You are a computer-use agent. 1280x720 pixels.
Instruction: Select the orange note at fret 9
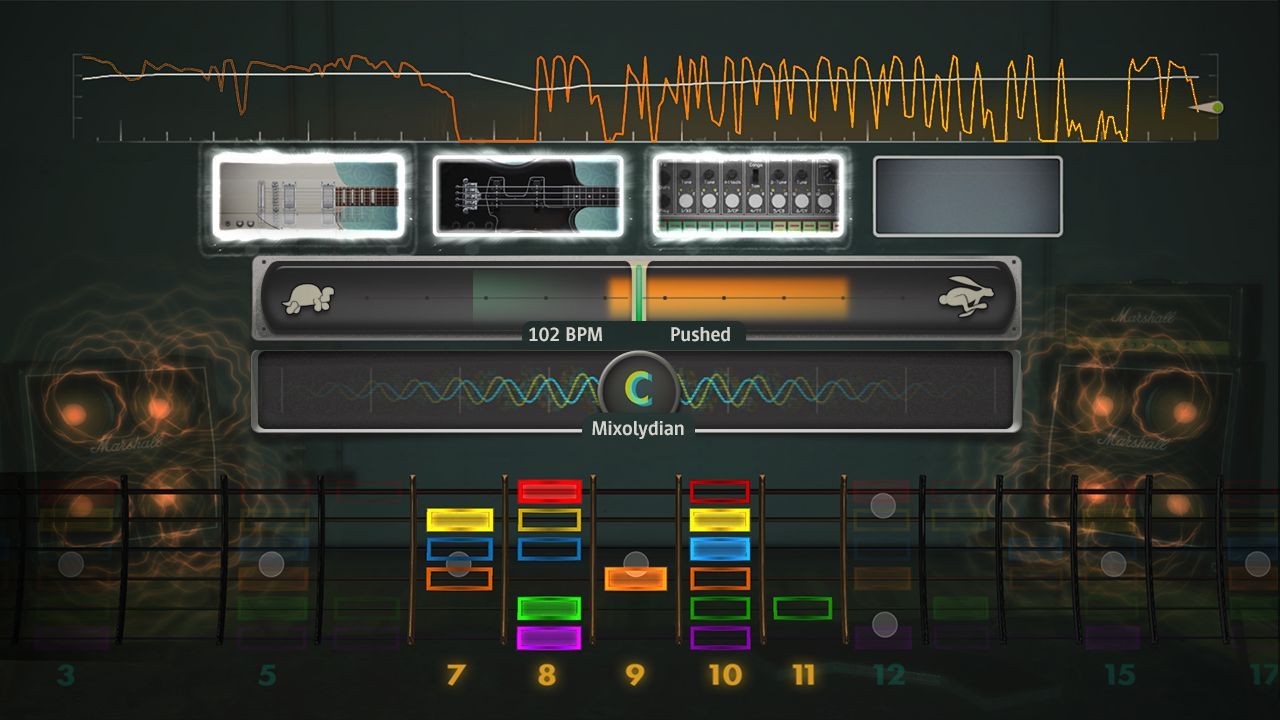pos(636,575)
